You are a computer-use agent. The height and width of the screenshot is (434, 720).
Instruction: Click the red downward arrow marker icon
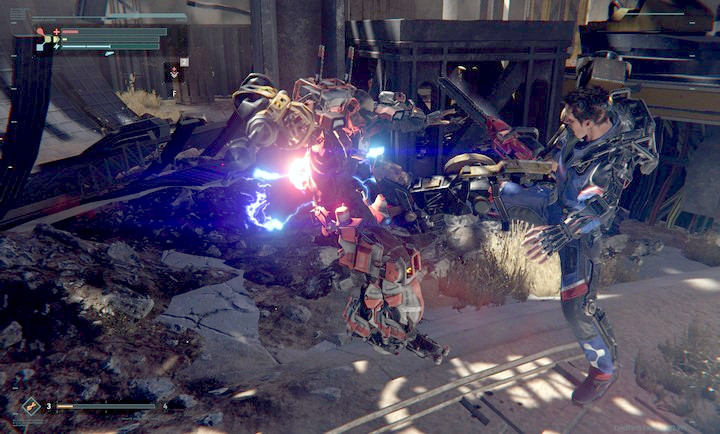click(x=174, y=72)
